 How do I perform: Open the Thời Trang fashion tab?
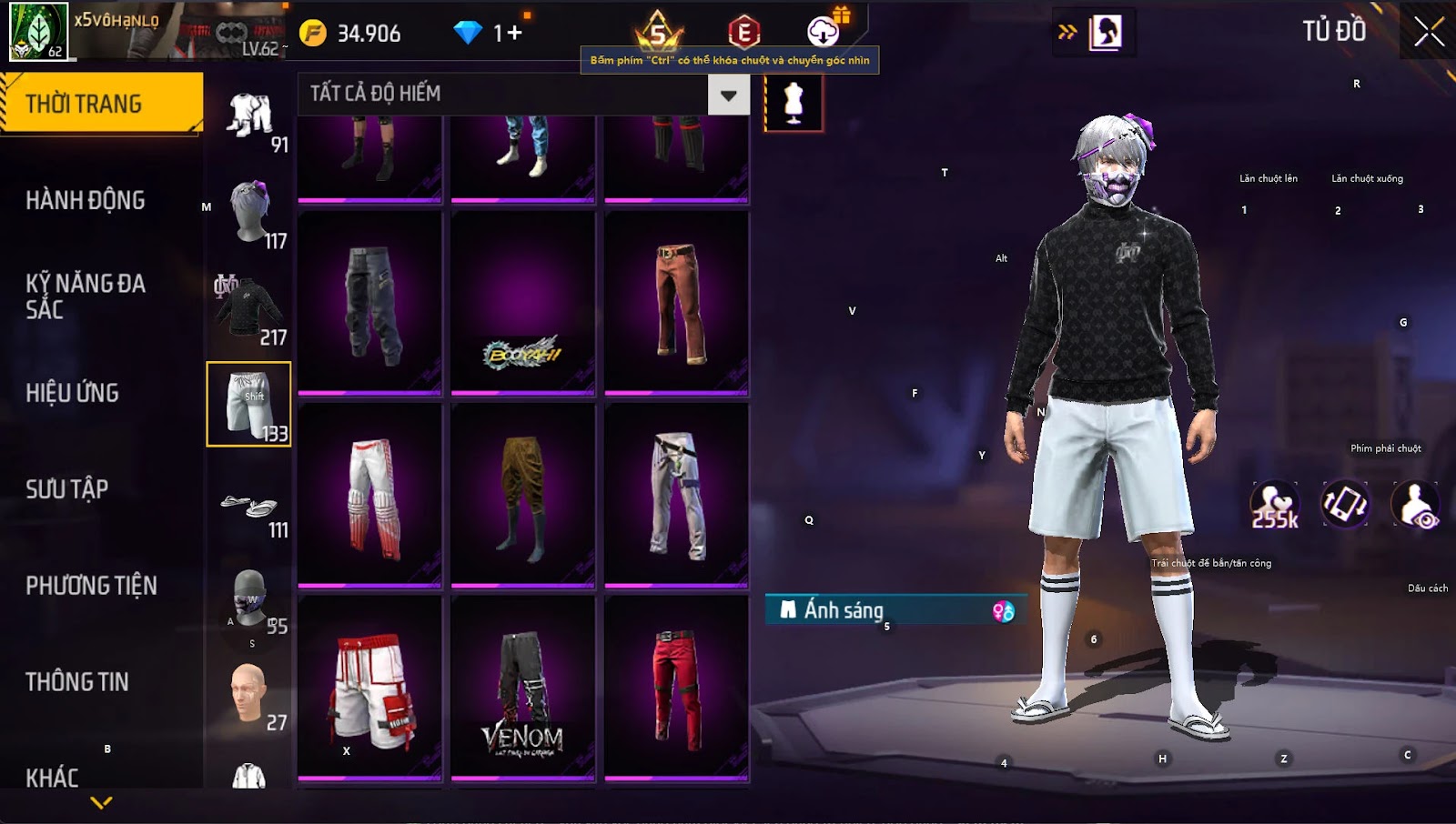(100, 104)
